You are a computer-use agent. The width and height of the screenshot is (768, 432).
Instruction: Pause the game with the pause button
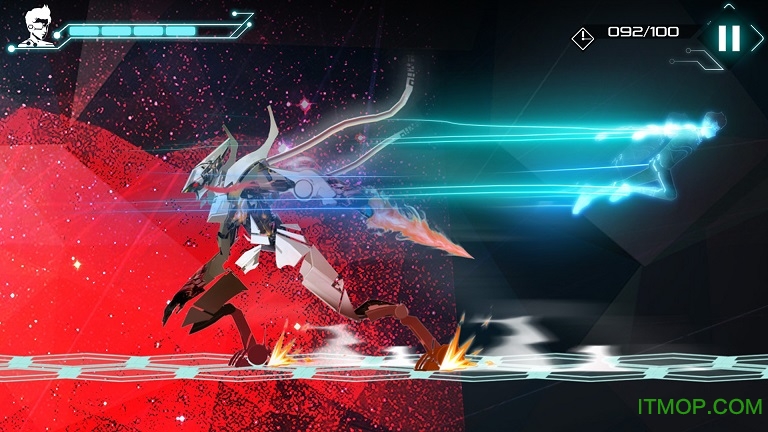pyautogui.click(x=729, y=38)
